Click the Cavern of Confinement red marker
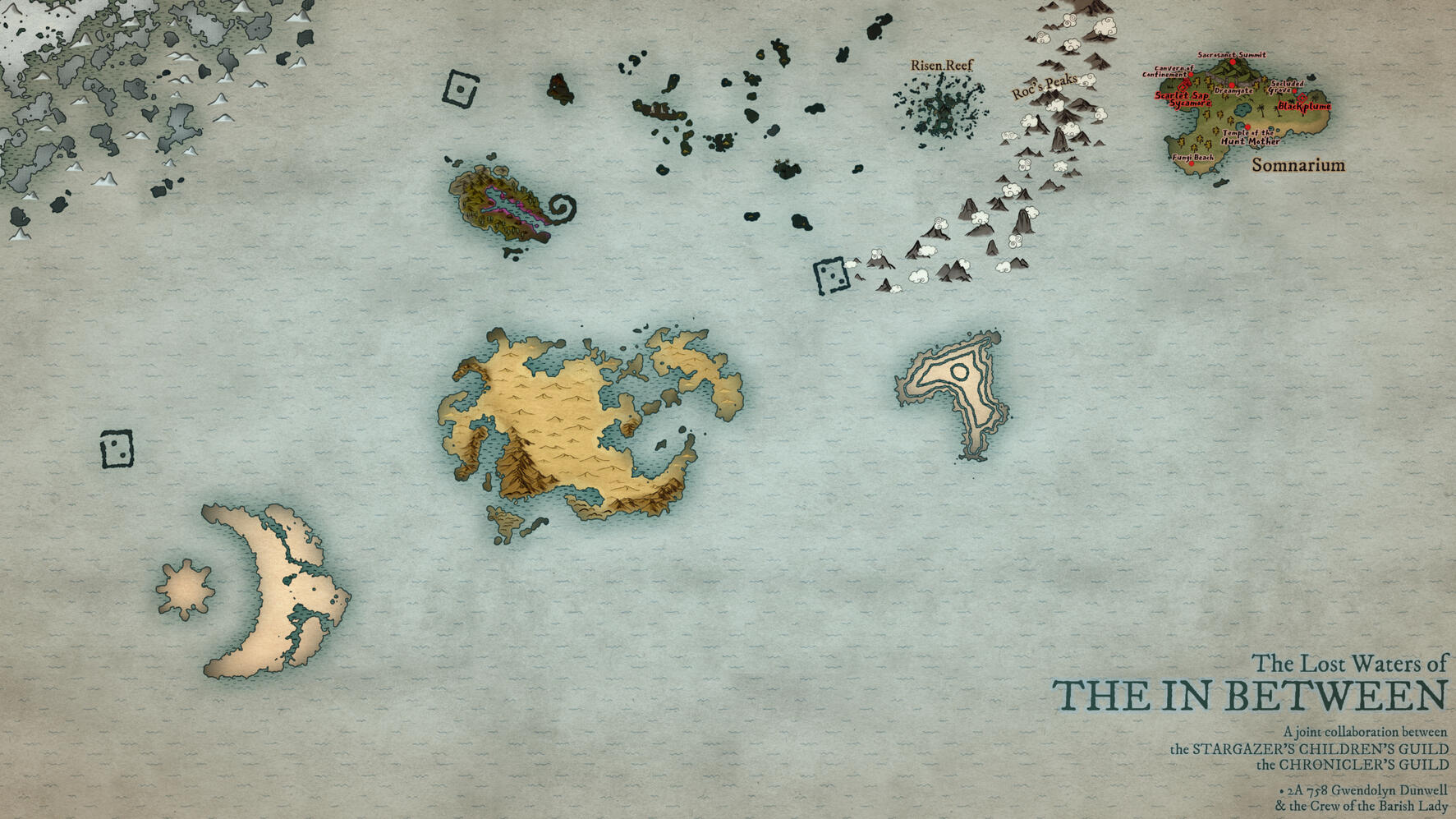The image size is (1456, 819). (1191, 75)
